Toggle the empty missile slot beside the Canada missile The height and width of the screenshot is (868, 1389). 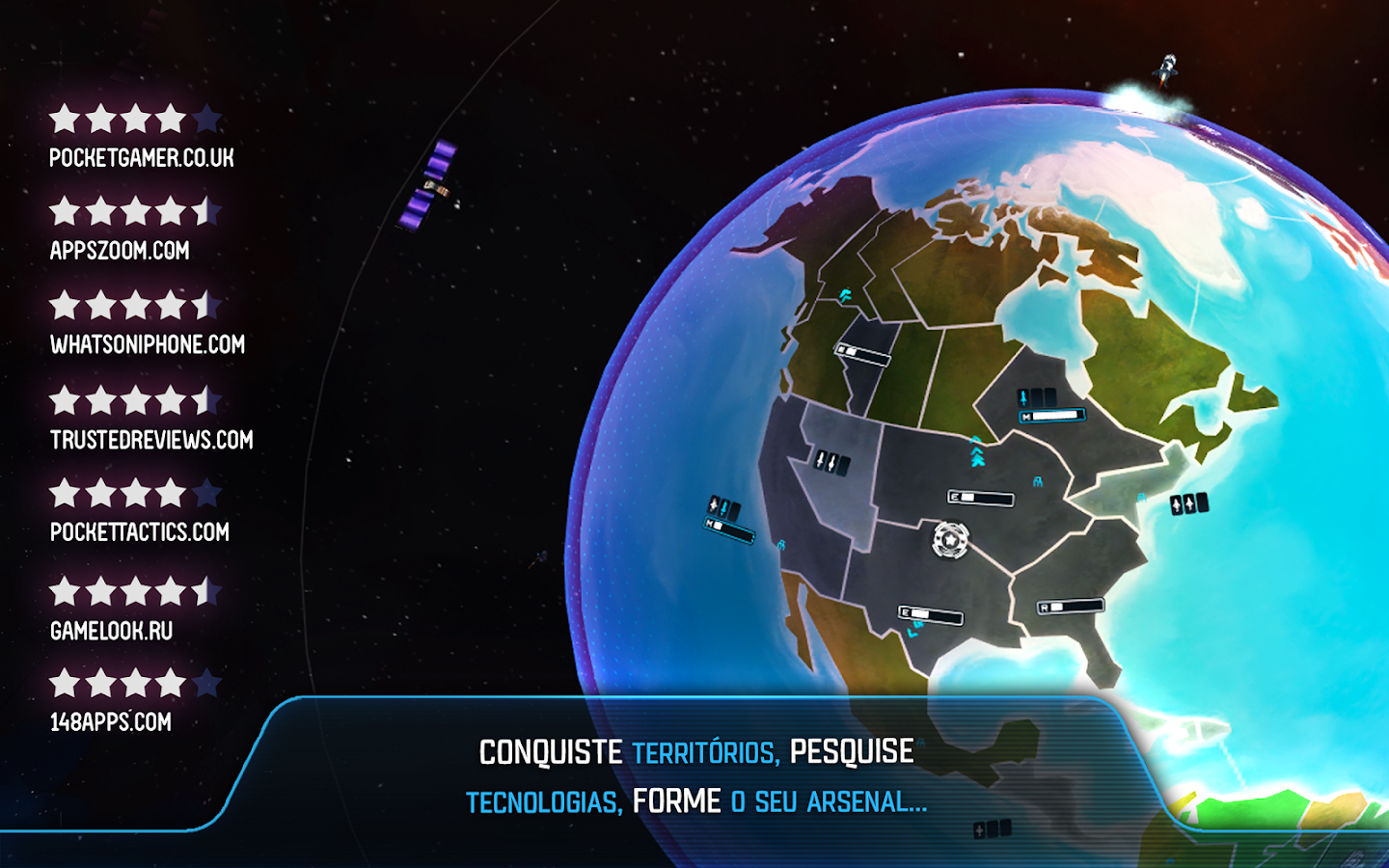(x=1036, y=396)
